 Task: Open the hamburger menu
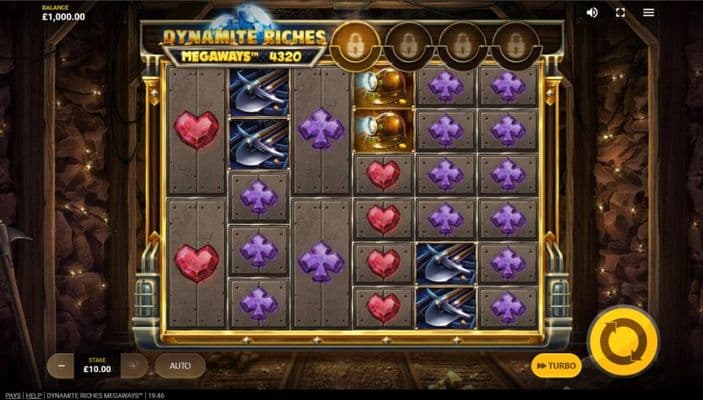pyautogui.click(x=649, y=12)
